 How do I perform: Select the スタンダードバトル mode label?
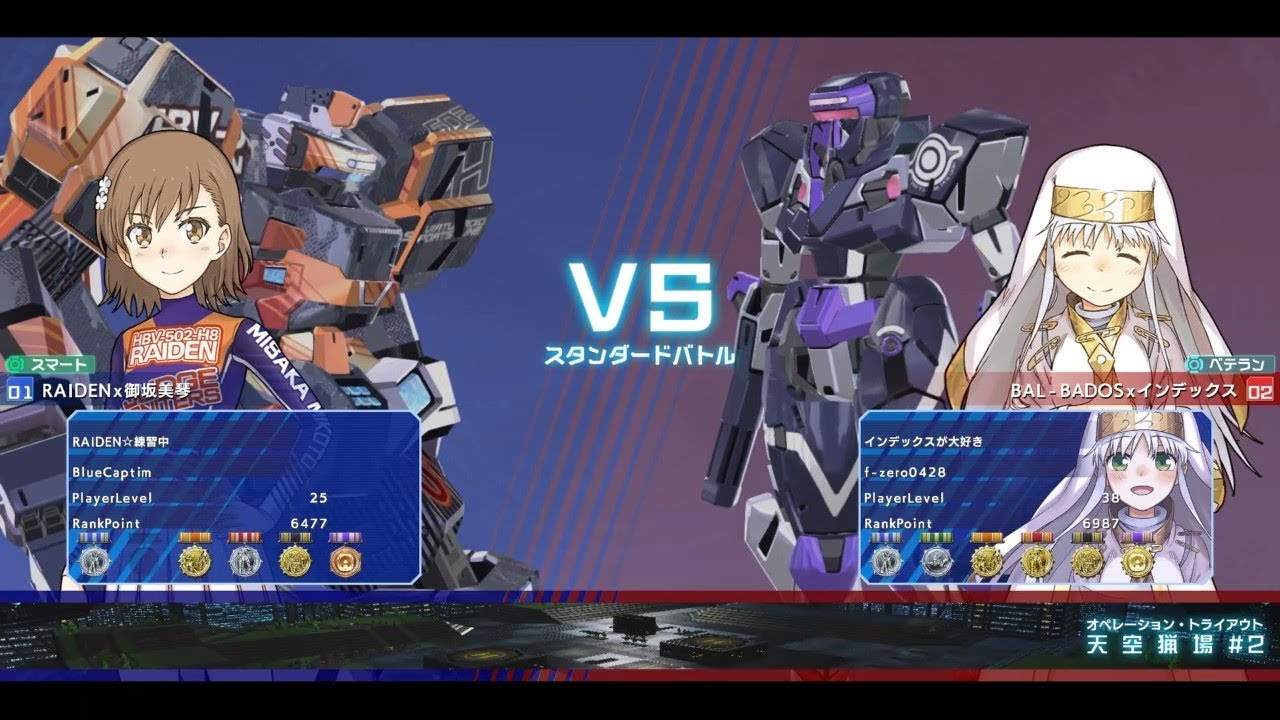(x=640, y=352)
